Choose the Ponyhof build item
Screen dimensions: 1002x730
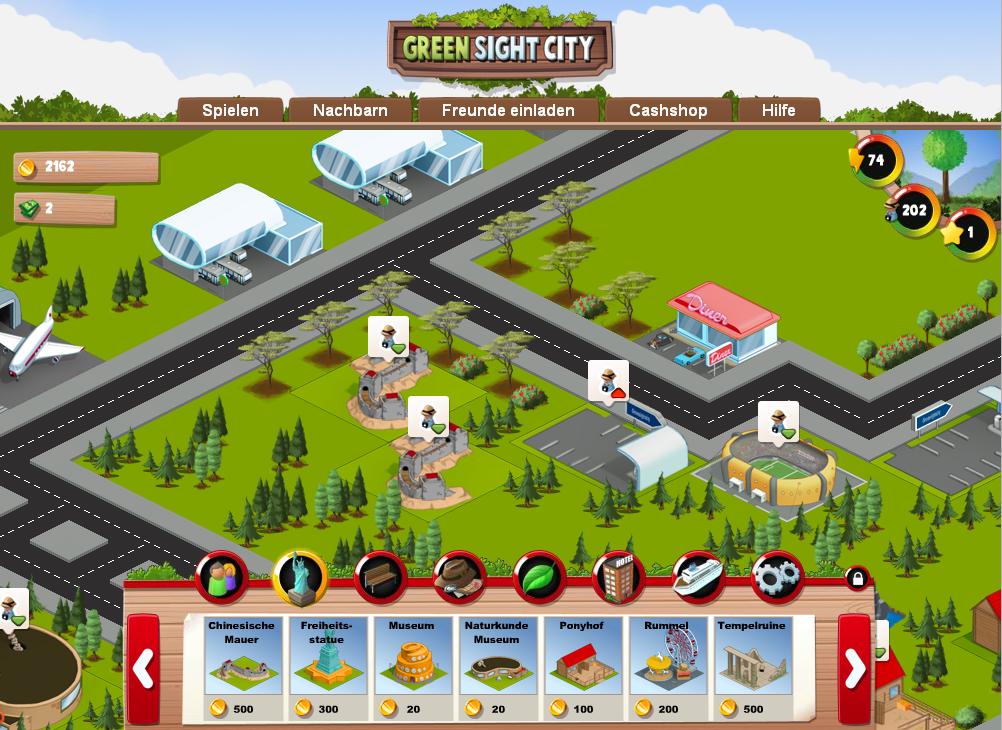tap(583, 667)
